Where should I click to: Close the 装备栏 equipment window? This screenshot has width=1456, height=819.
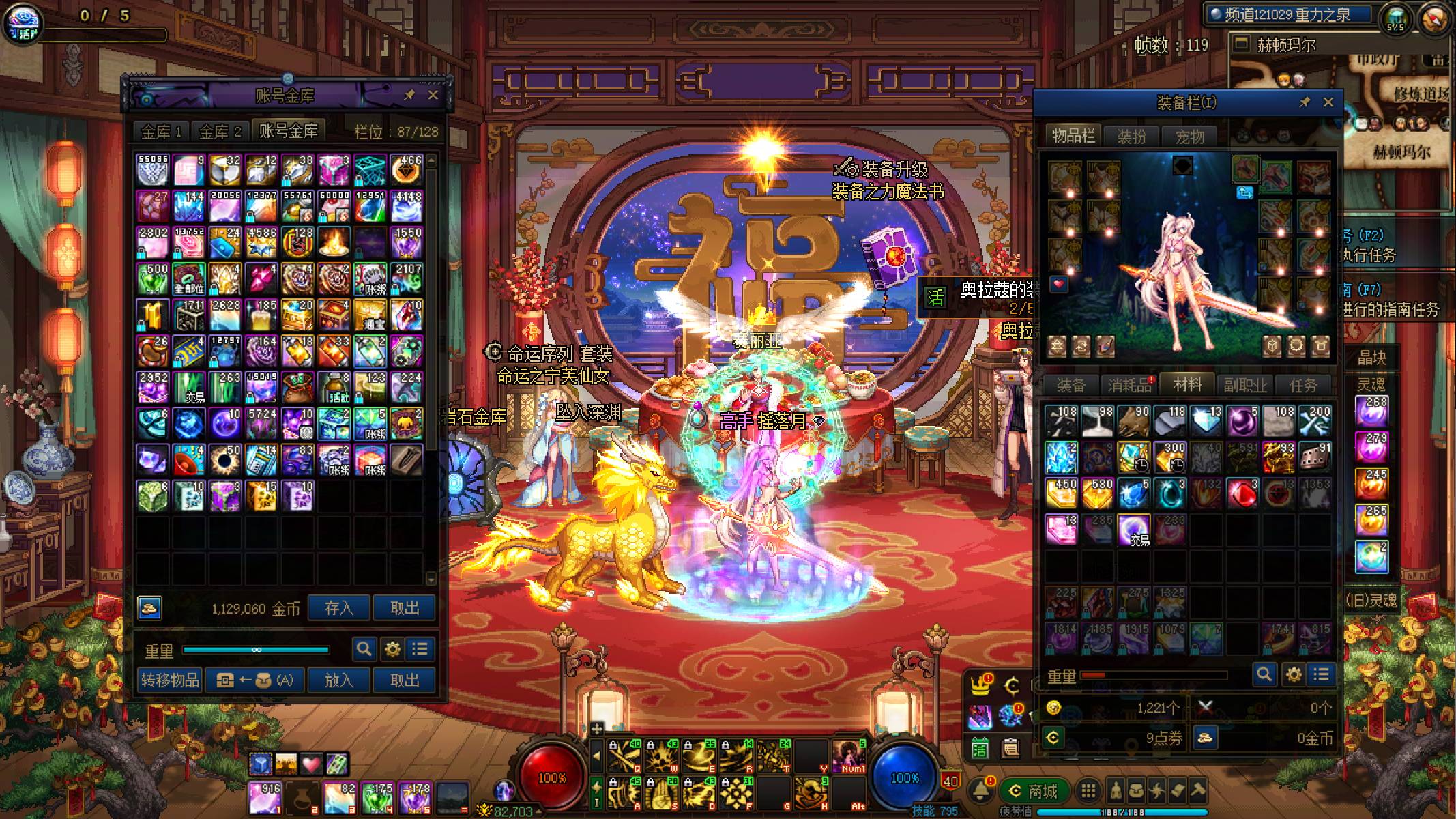pos(1328,102)
